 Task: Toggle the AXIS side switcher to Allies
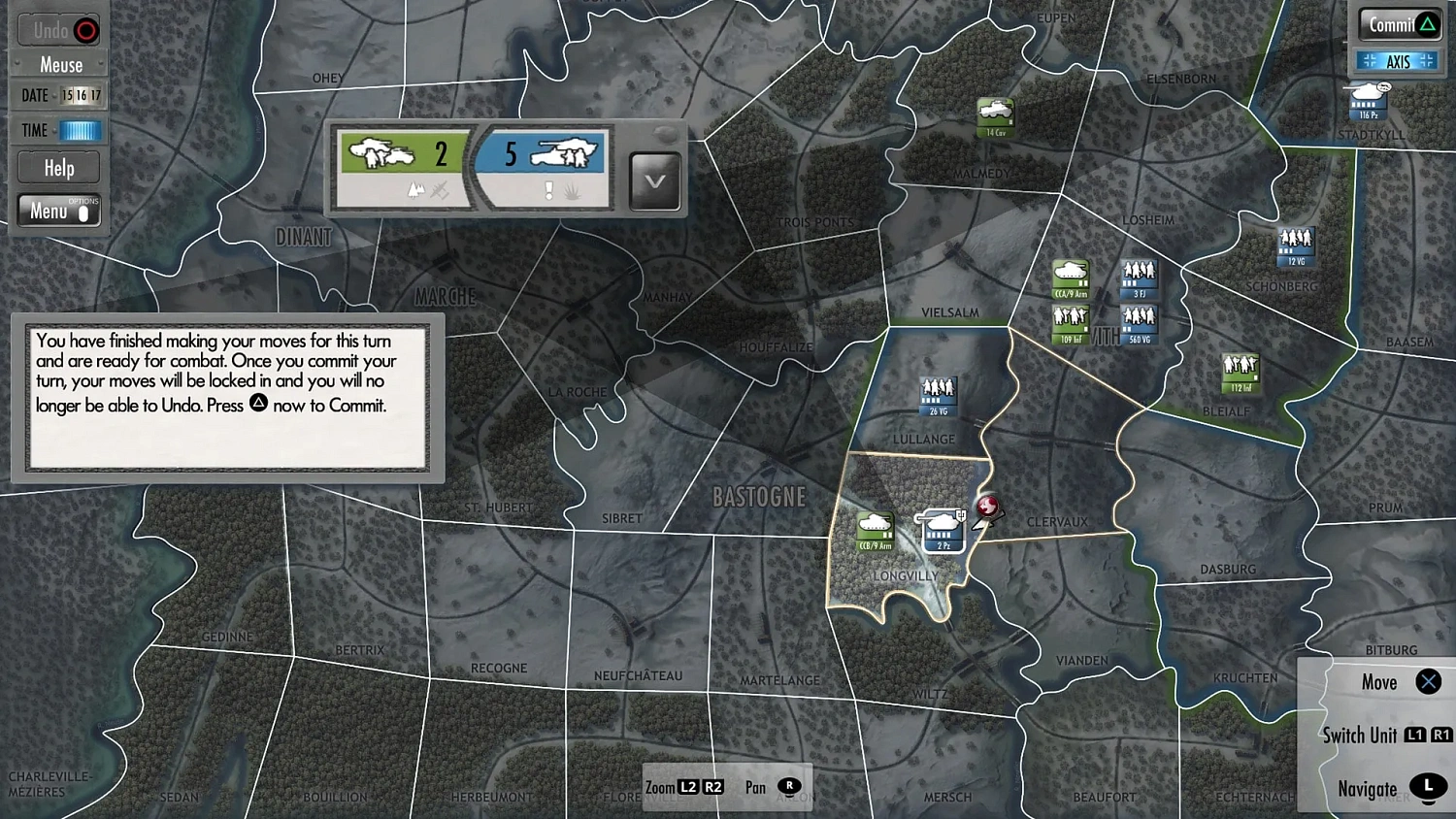click(1397, 60)
